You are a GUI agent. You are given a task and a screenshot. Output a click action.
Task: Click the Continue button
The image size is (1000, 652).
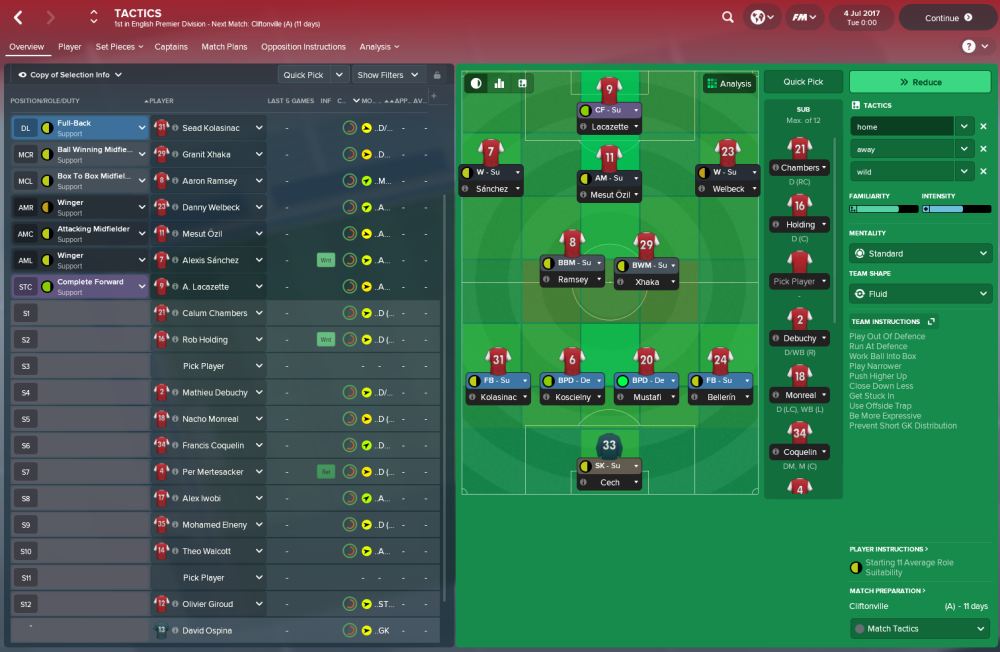tap(947, 17)
